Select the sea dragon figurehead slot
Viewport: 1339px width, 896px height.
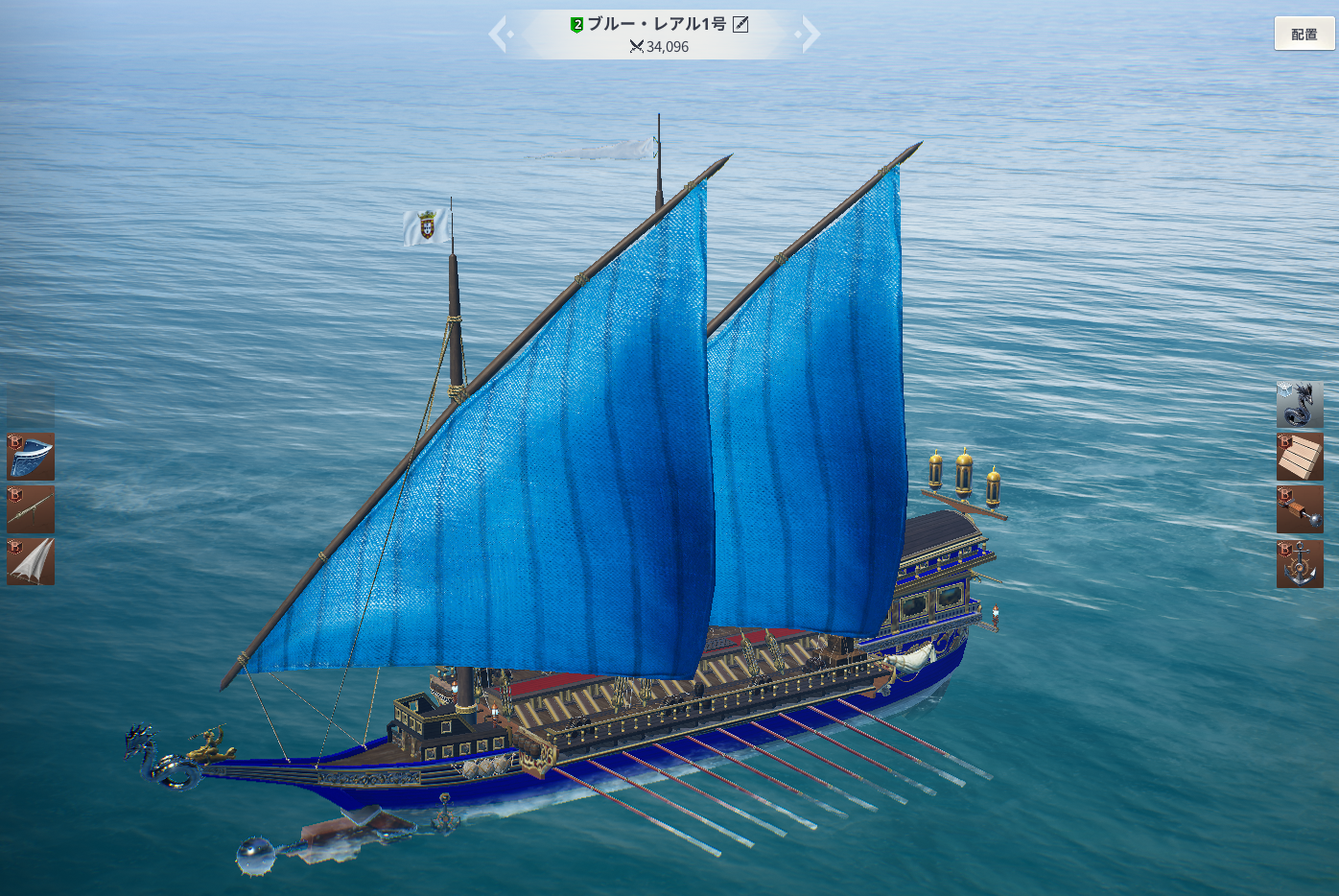[1300, 405]
